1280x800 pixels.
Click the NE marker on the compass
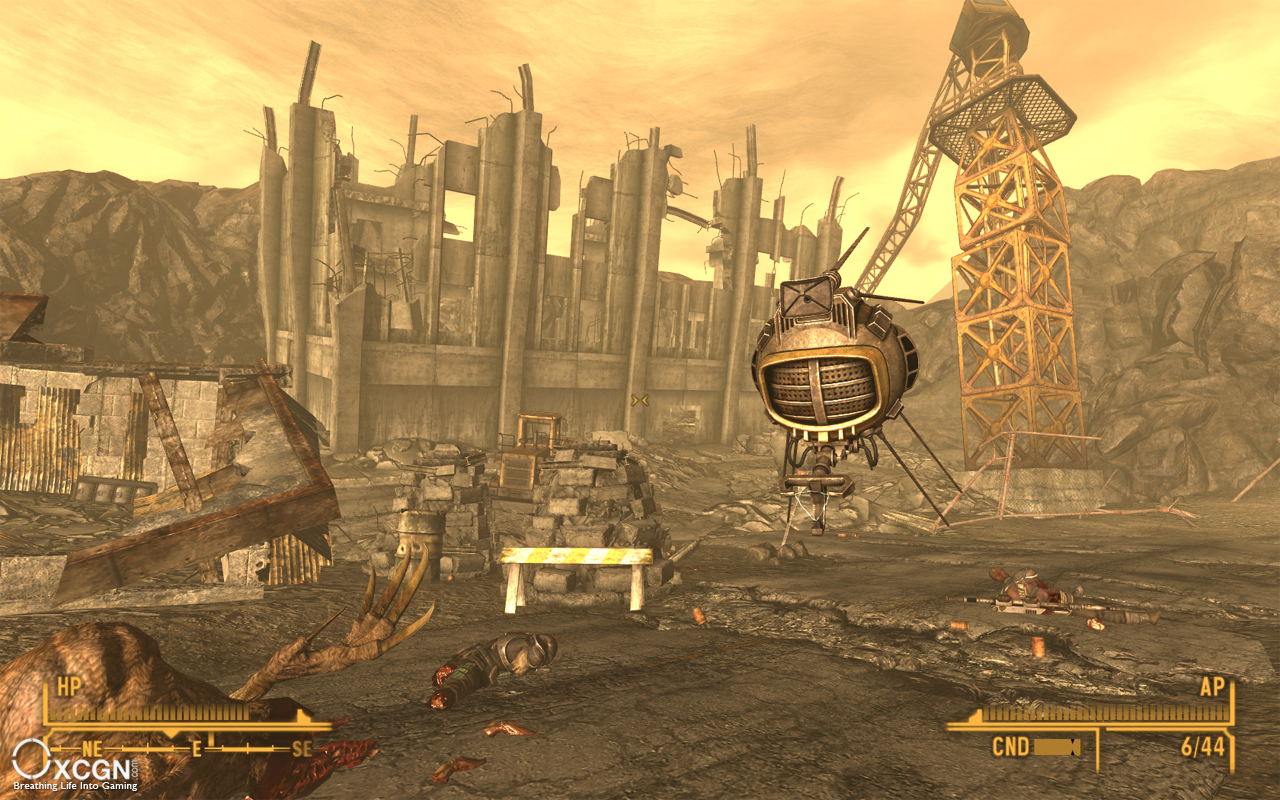[92, 748]
